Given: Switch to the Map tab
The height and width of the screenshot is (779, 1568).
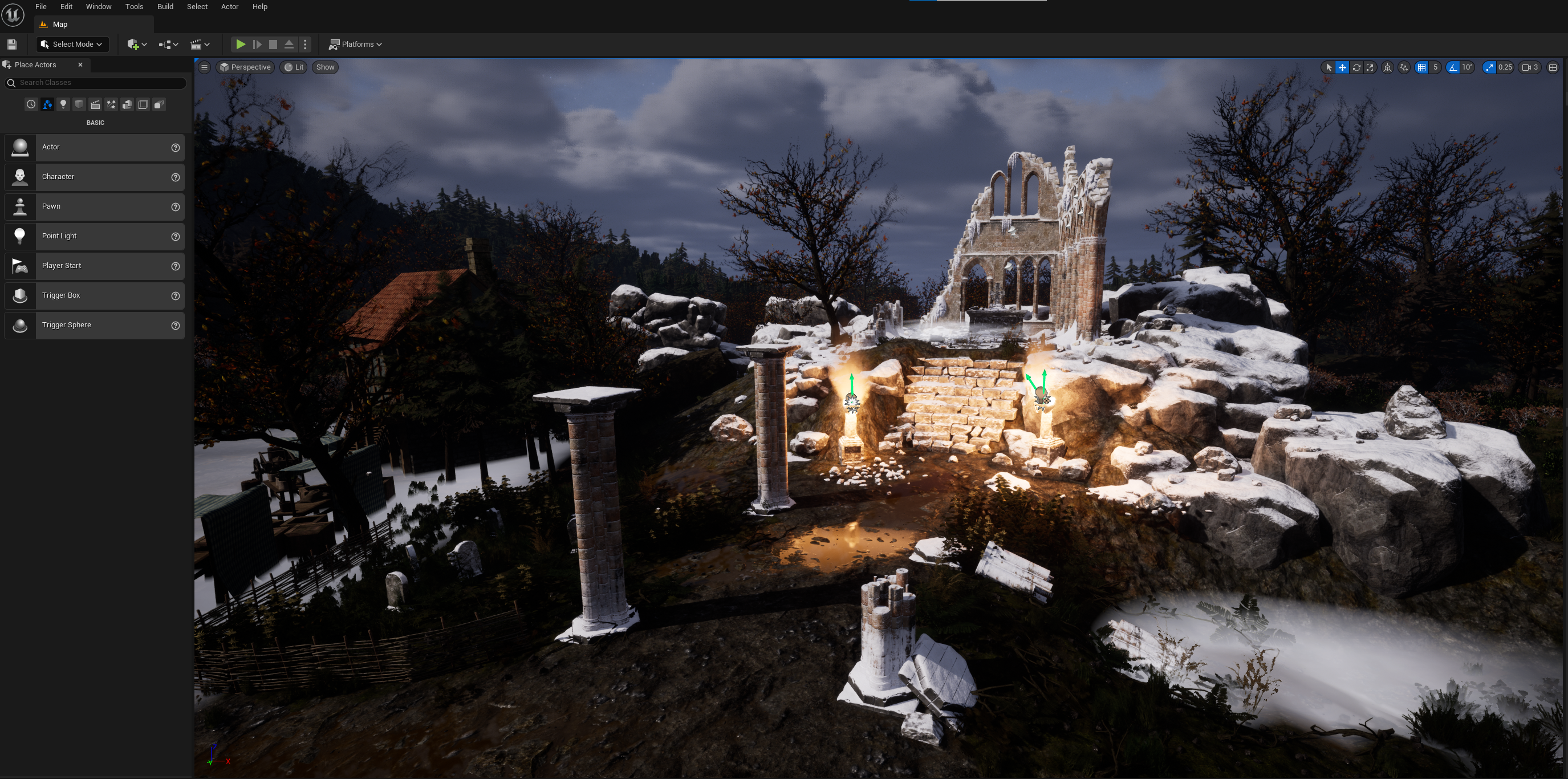Looking at the screenshot, I should [x=60, y=25].
